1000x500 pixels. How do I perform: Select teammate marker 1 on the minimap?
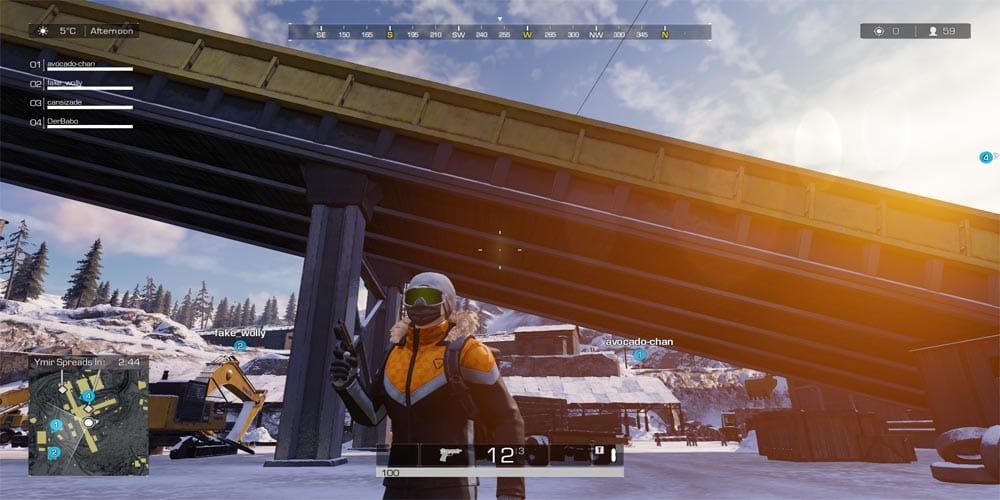[56, 425]
